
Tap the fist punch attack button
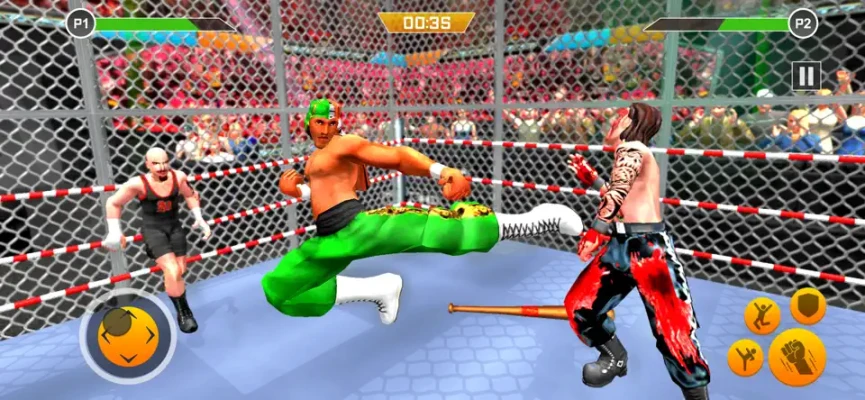pos(797,356)
